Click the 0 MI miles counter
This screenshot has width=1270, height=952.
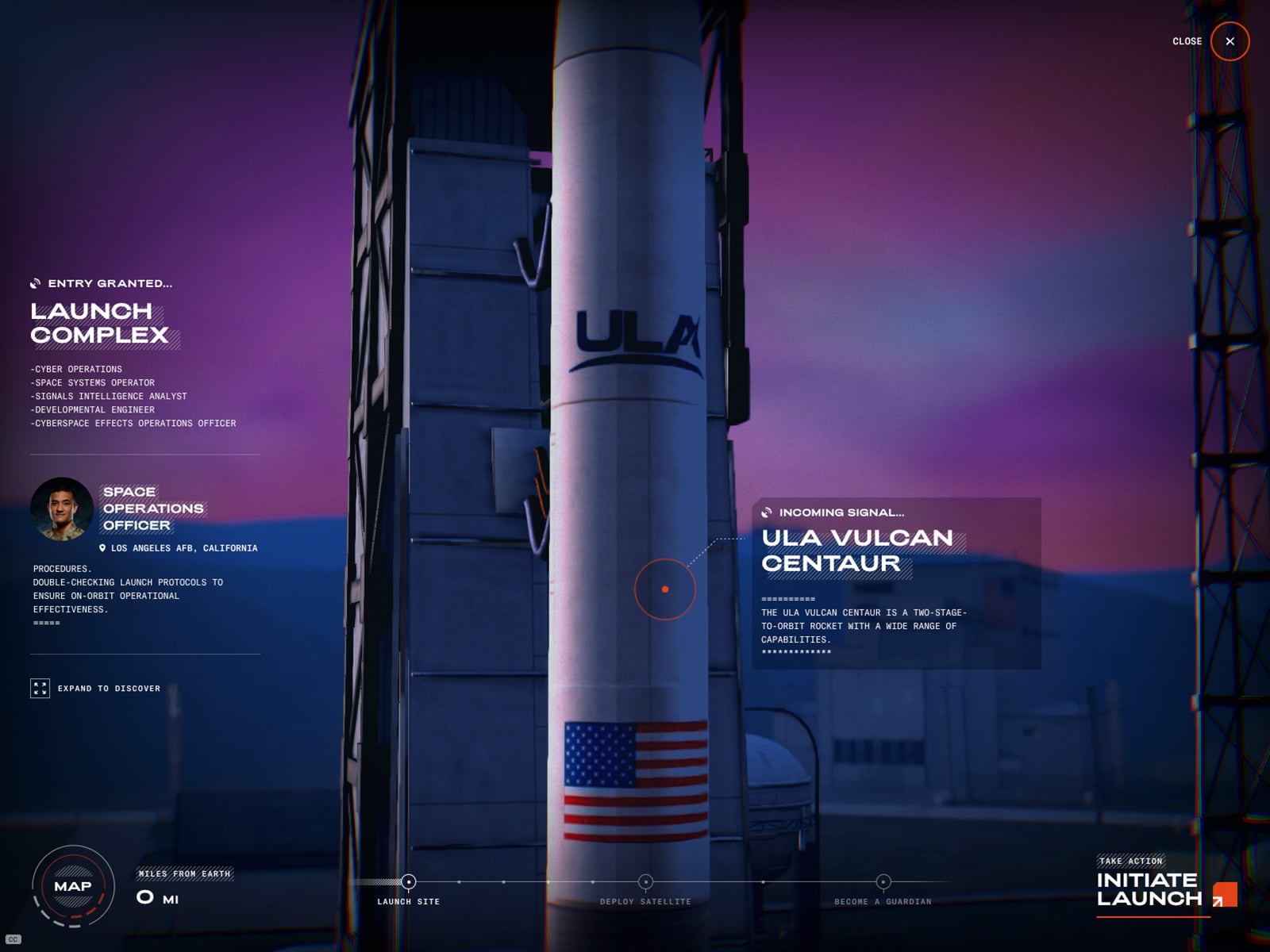coord(157,897)
